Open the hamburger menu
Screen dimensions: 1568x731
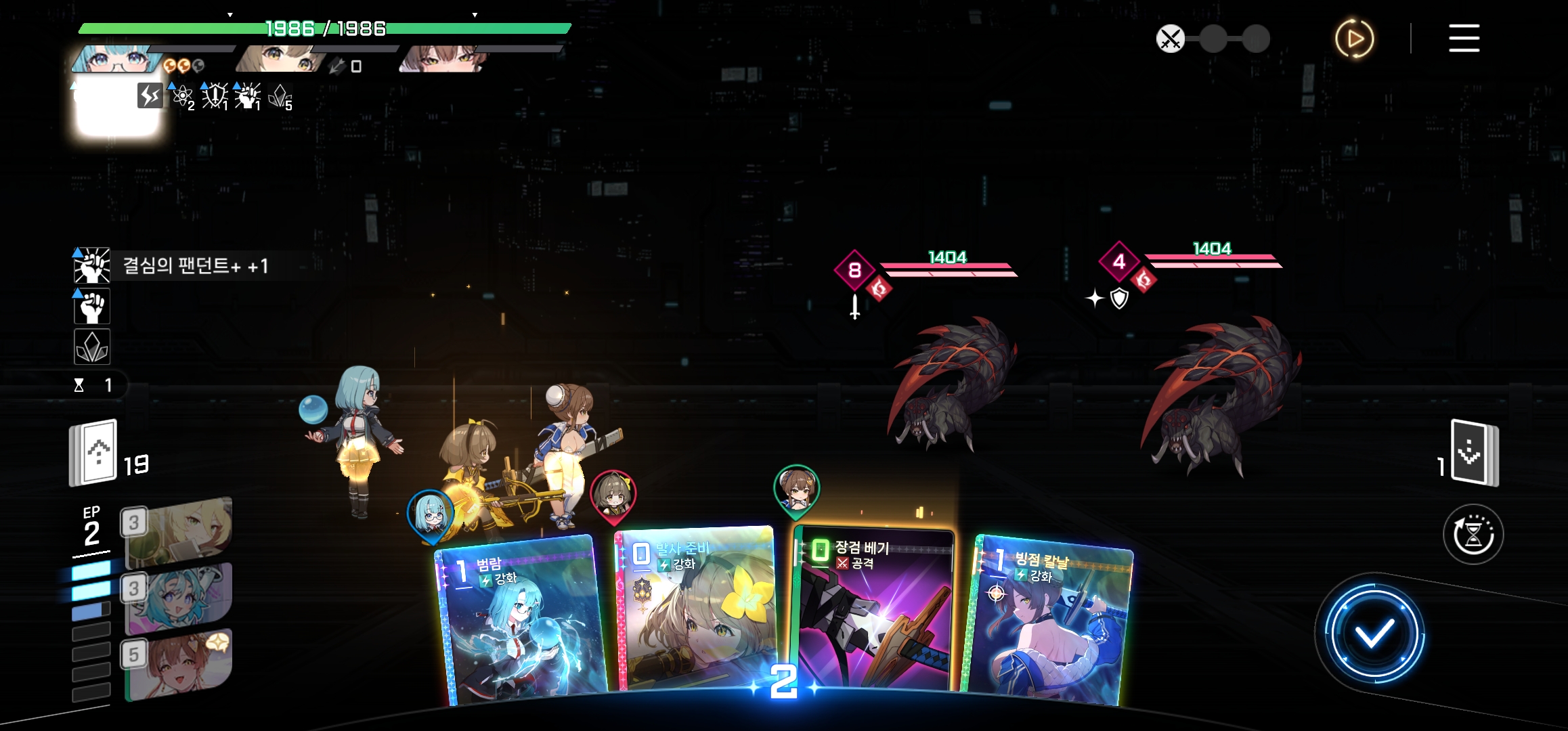(x=1464, y=39)
